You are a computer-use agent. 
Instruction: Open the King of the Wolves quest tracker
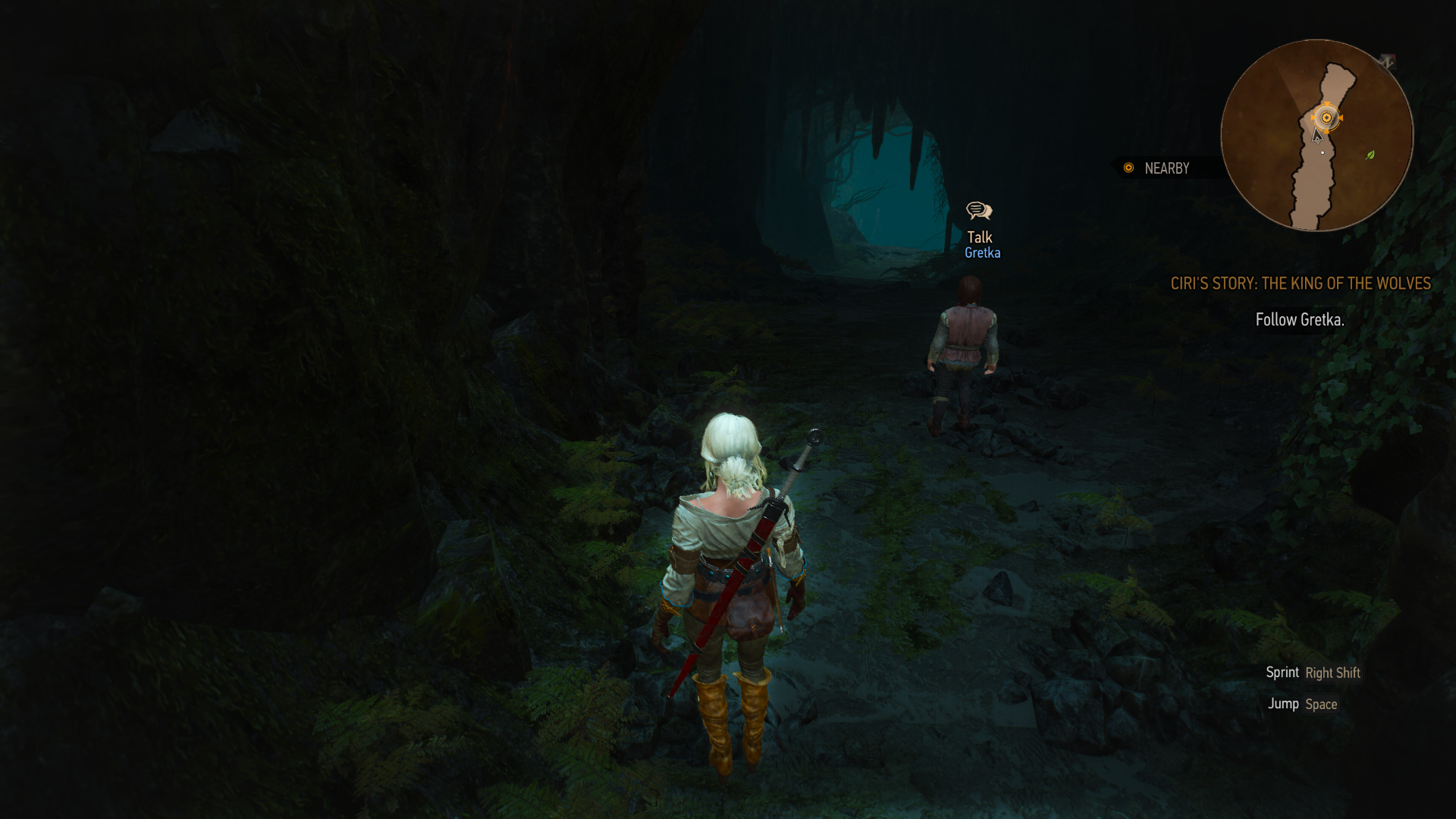[x=1300, y=284]
